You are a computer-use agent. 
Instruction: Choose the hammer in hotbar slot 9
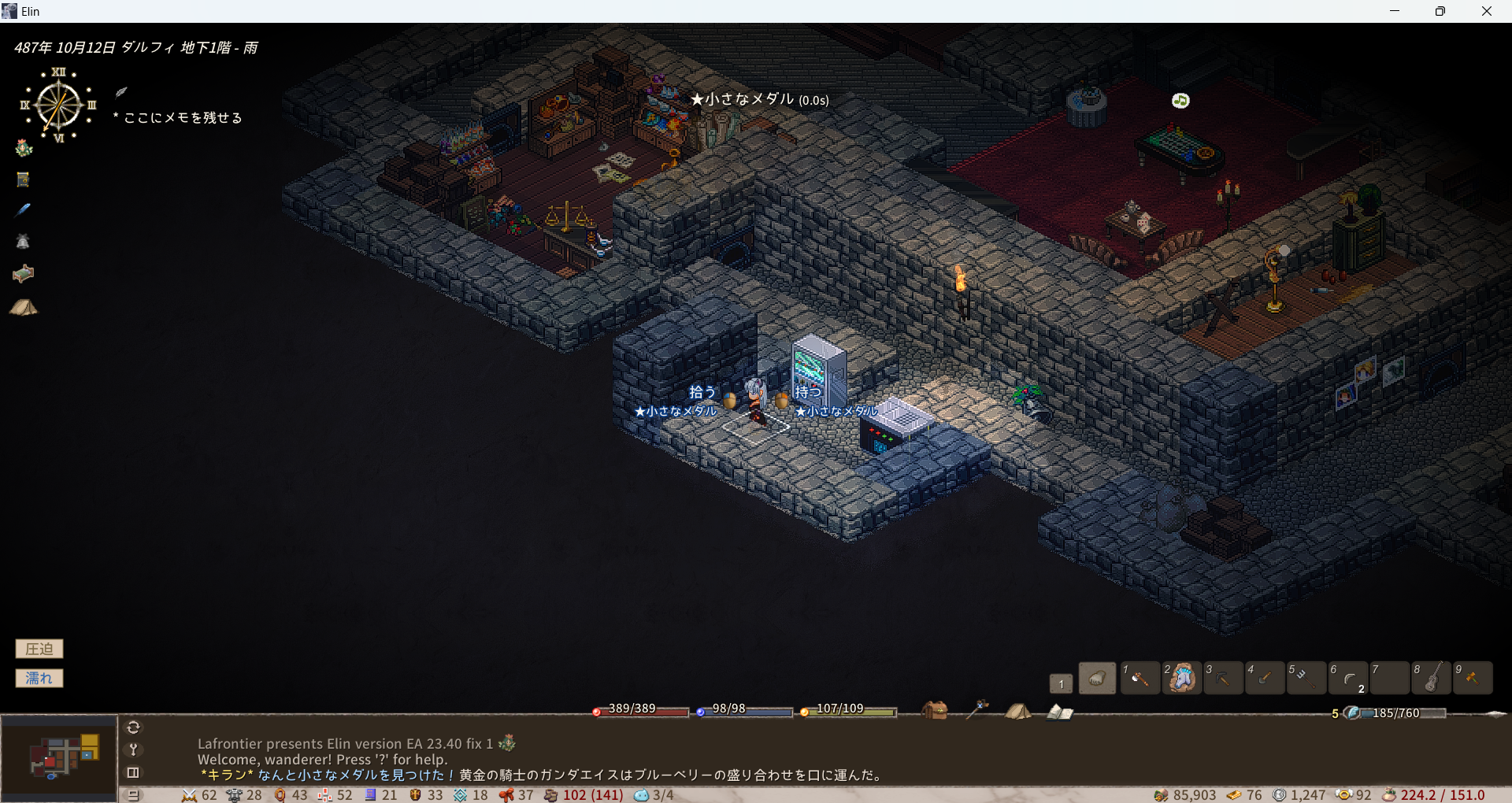[x=1473, y=678]
